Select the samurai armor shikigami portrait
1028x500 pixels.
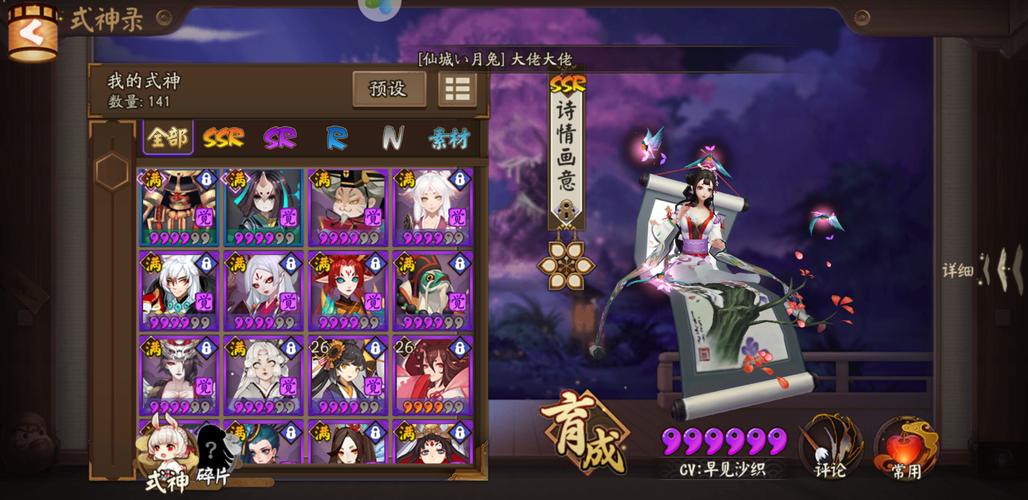tap(179, 207)
